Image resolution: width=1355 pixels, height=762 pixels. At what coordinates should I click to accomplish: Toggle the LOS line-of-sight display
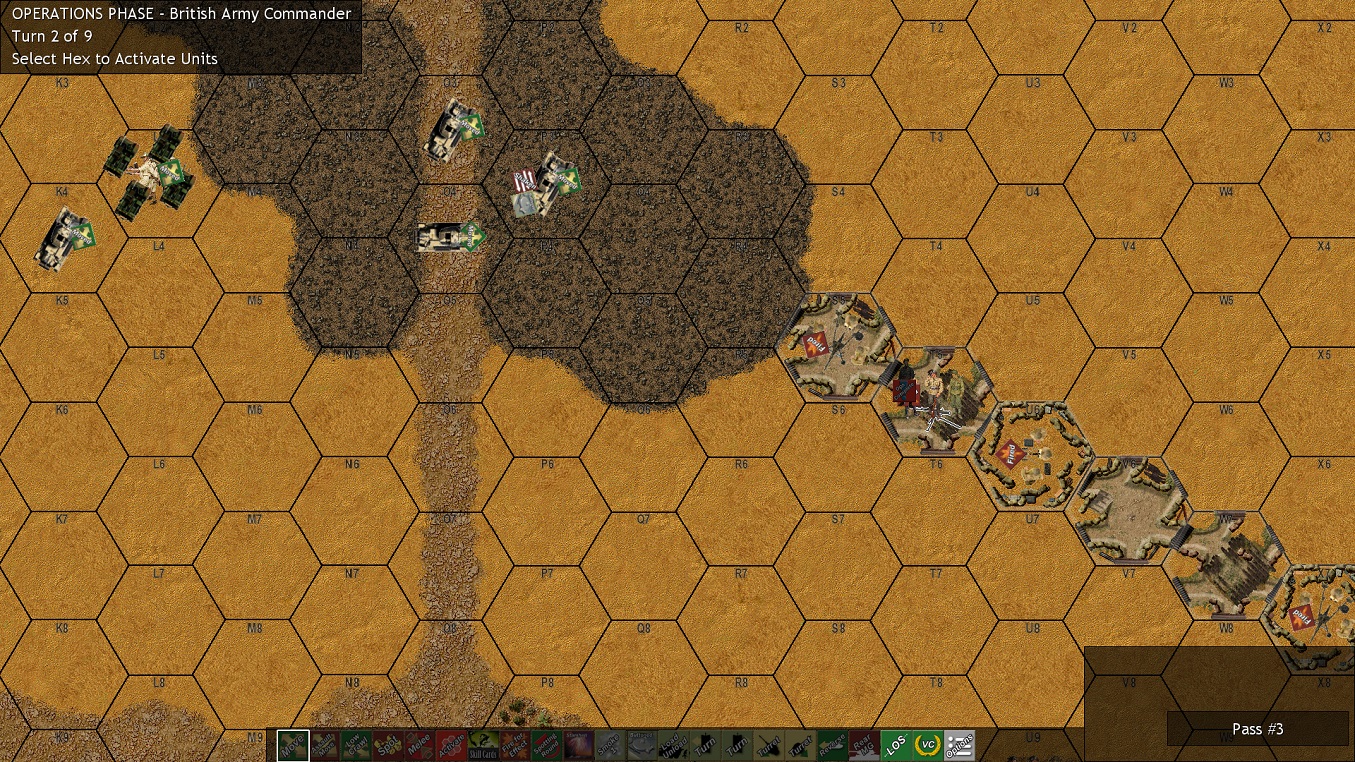tap(895, 745)
